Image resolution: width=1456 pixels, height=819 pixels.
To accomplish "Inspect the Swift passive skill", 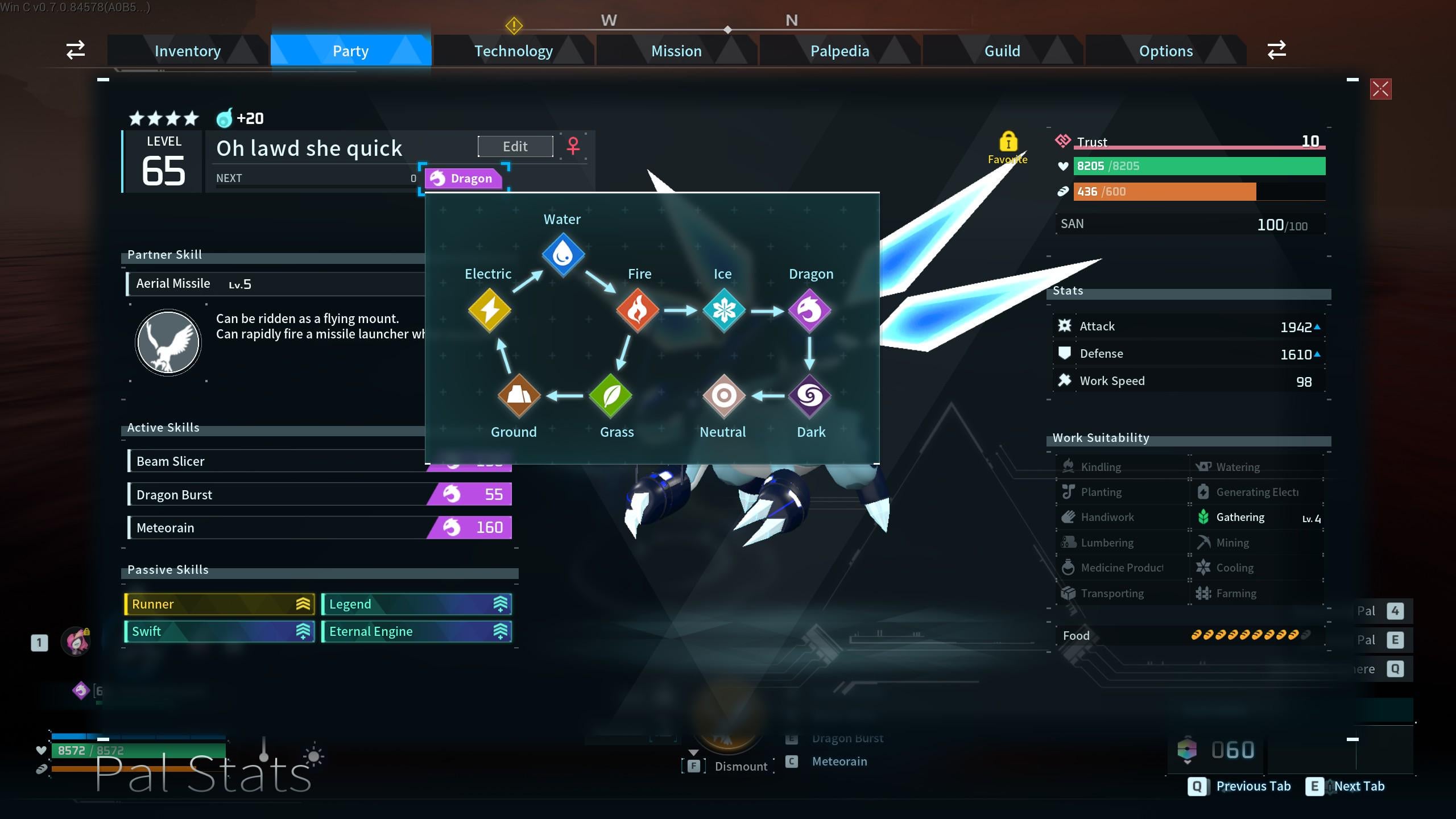I will (x=219, y=631).
